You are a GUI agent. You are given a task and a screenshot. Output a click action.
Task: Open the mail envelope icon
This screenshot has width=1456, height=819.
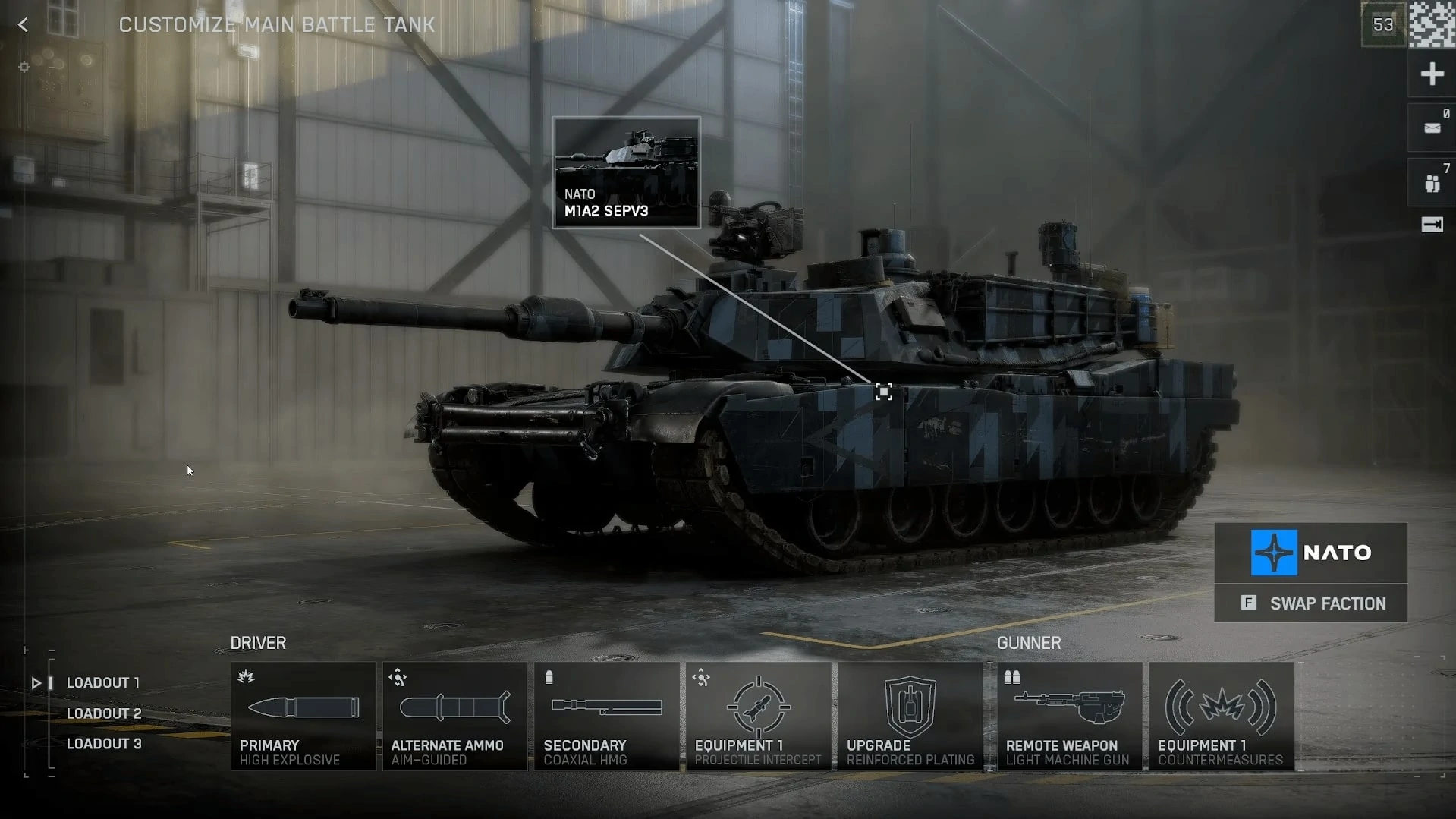coord(1432,128)
